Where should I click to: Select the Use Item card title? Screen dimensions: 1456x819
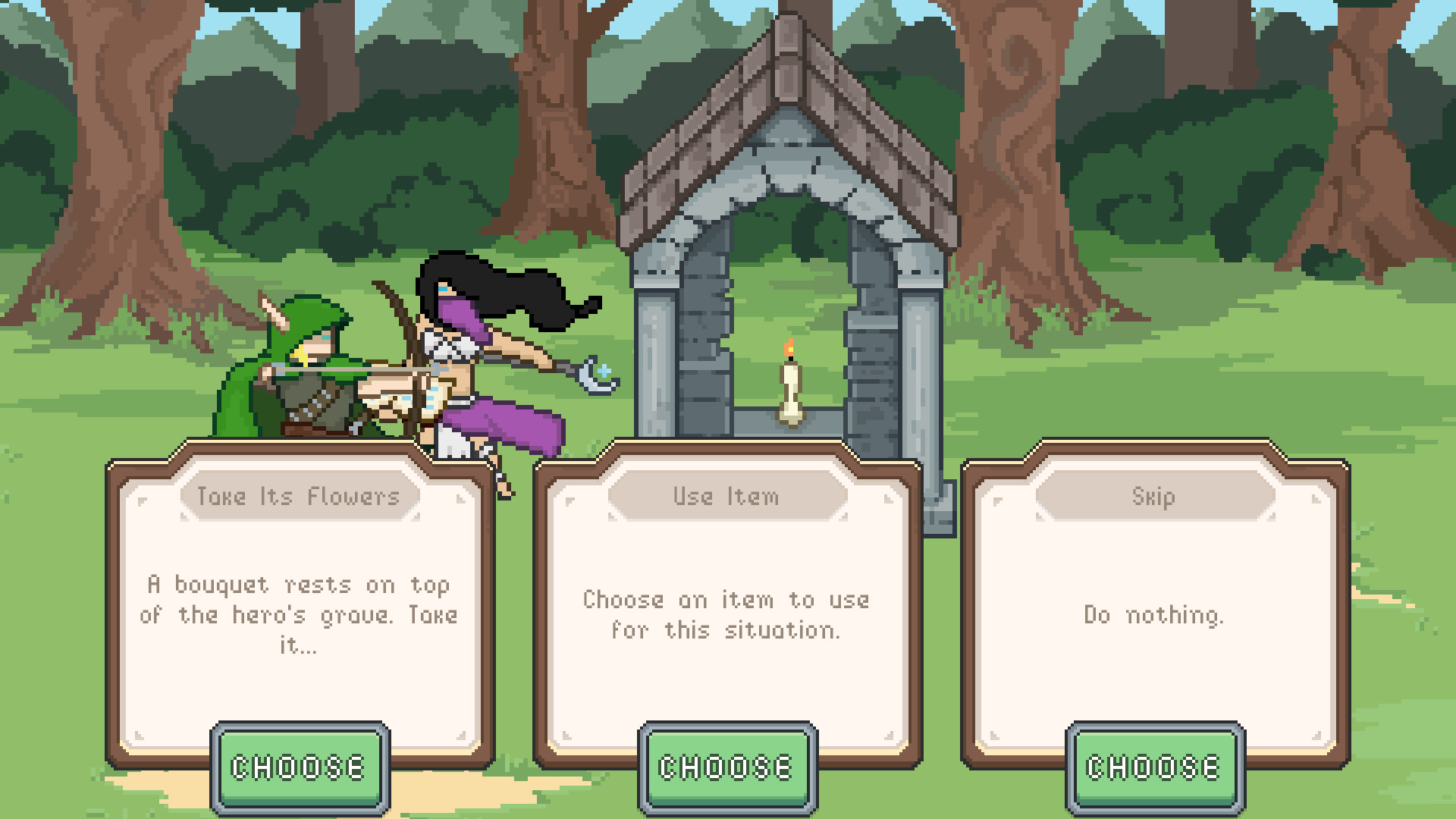(x=726, y=497)
